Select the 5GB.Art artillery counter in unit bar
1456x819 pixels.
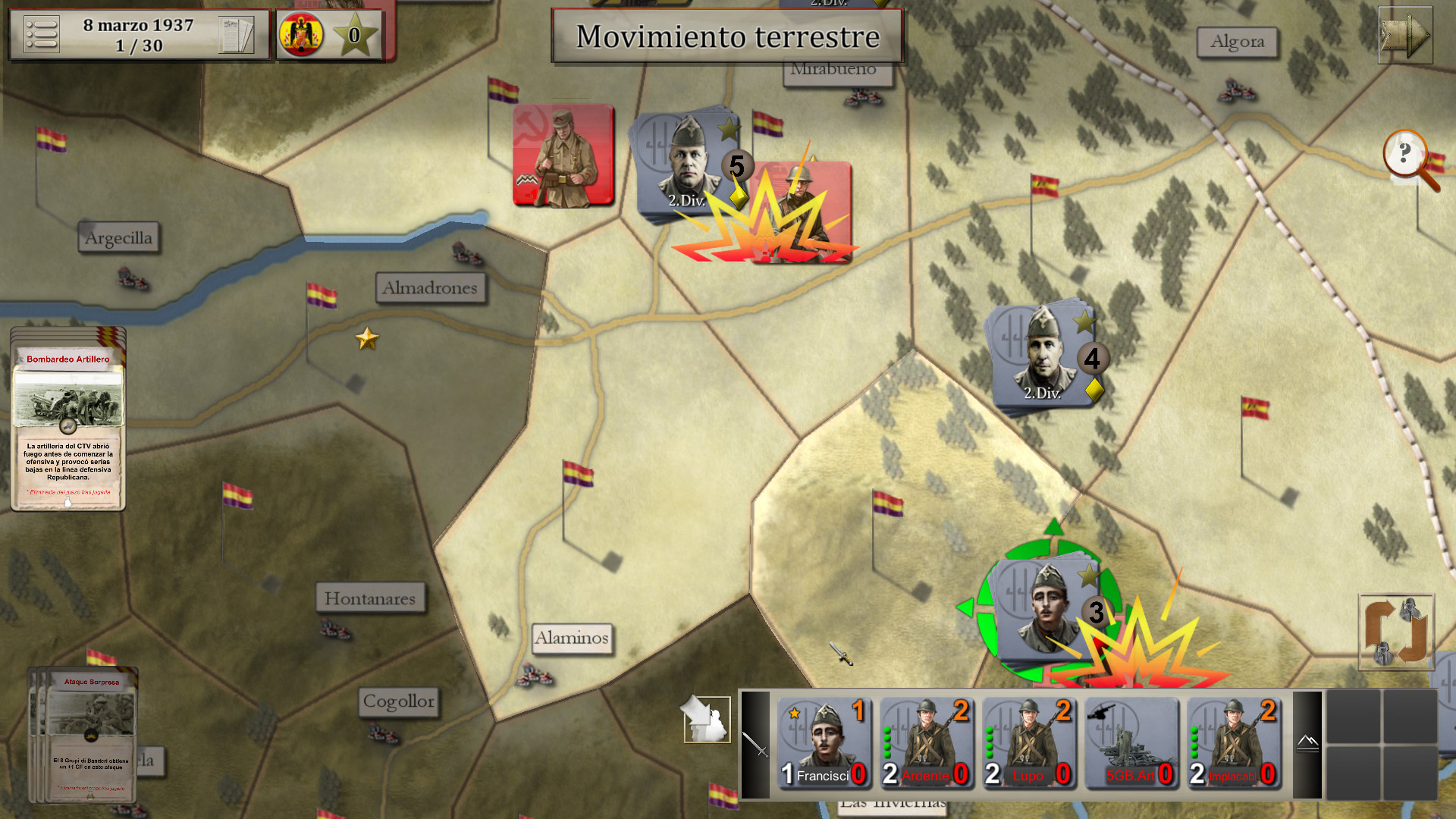click(x=1131, y=743)
